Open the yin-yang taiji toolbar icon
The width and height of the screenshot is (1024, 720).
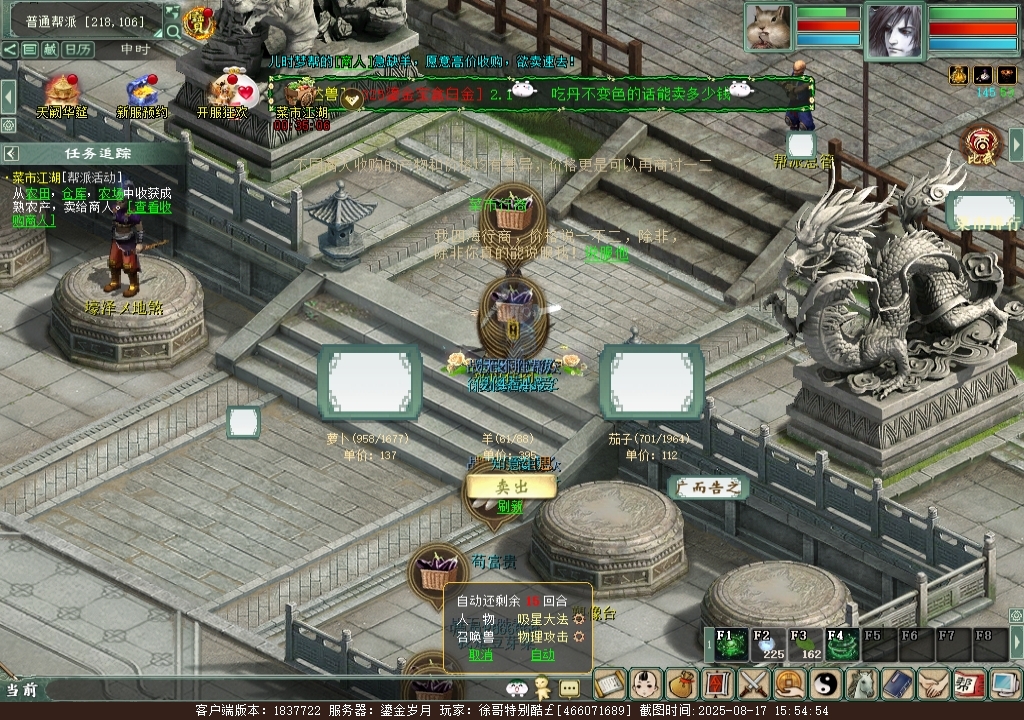click(824, 685)
